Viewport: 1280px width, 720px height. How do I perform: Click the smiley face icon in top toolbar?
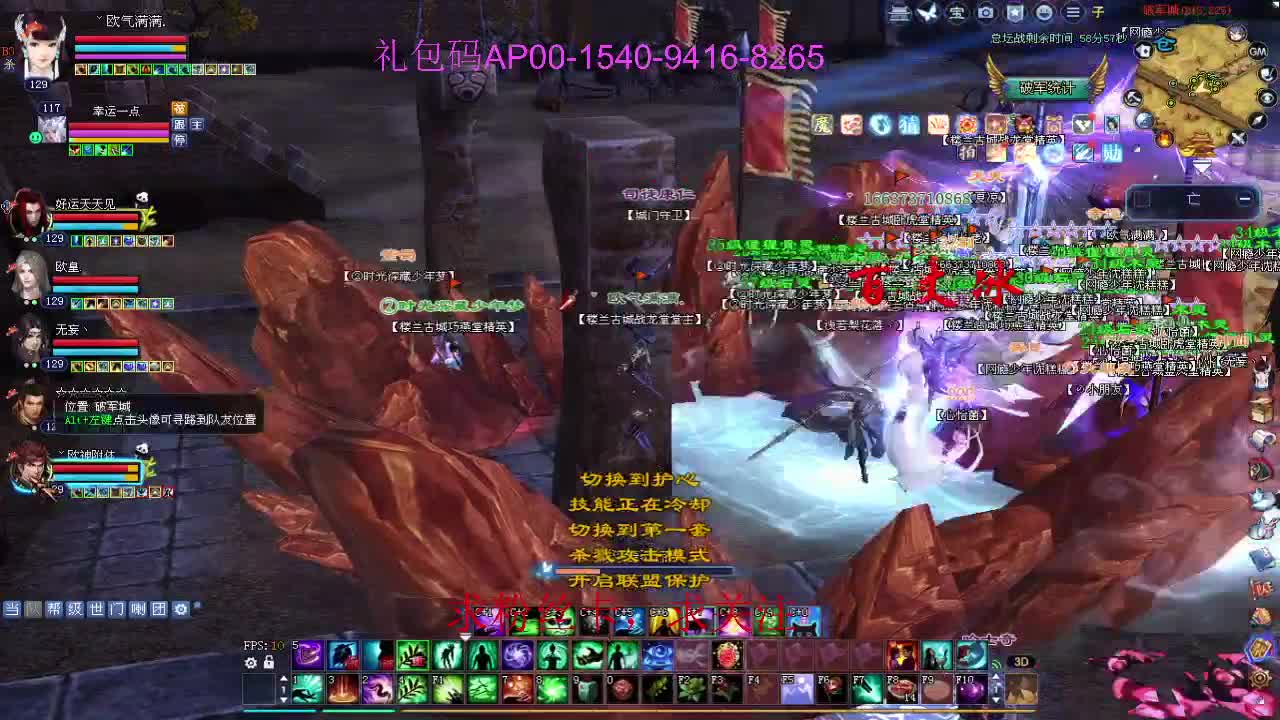[1045, 13]
